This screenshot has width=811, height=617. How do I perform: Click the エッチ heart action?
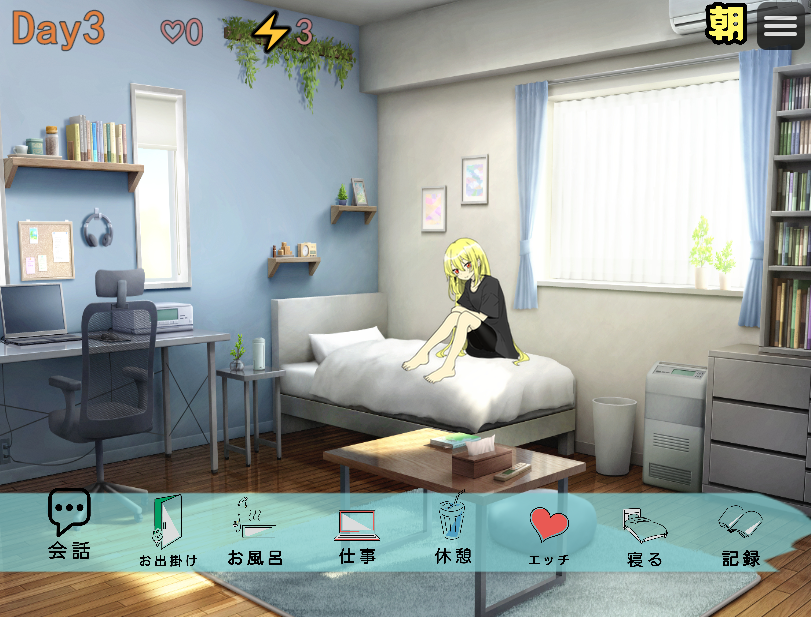[549, 532]
